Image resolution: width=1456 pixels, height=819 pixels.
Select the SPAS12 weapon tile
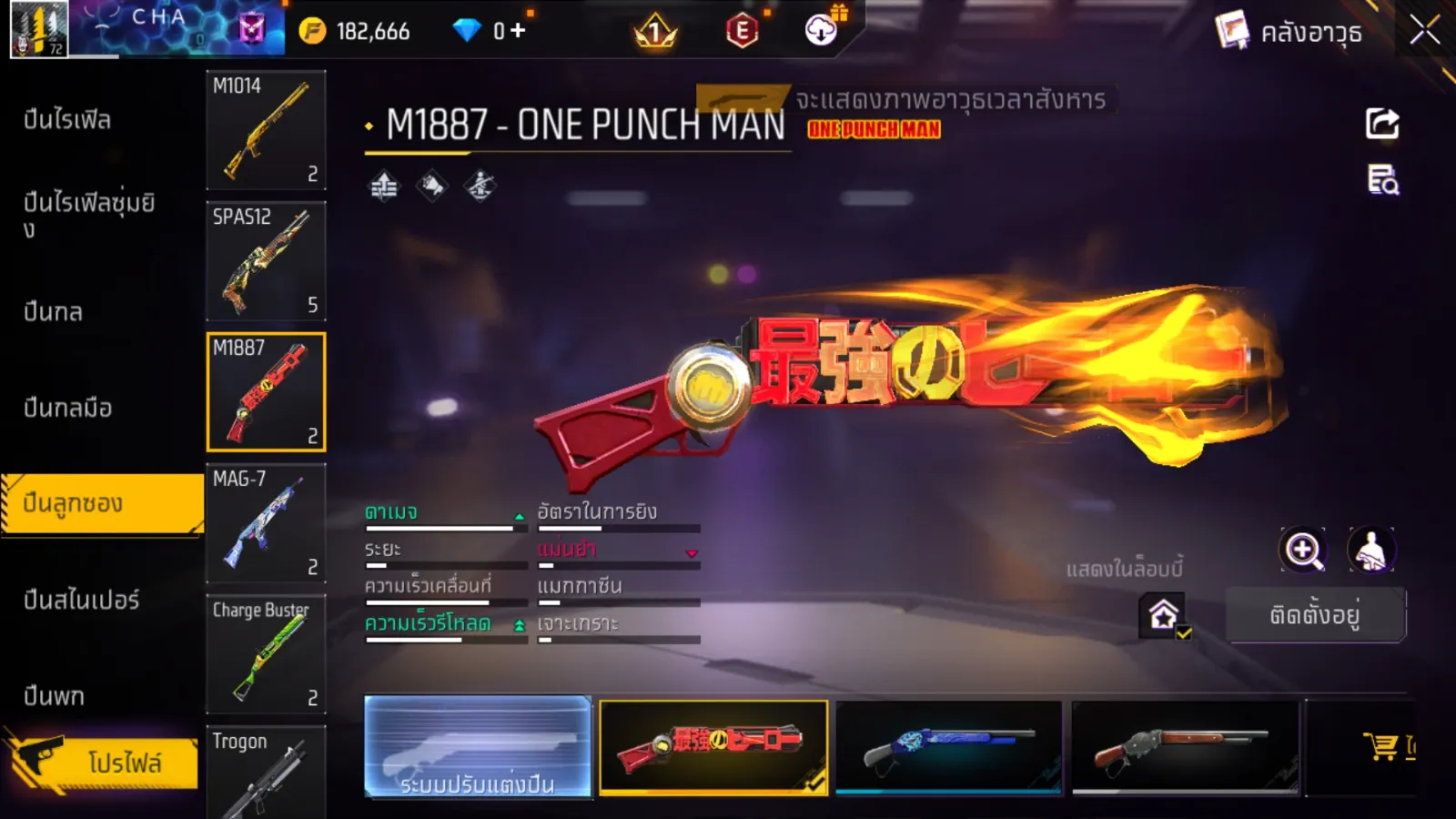(266, 260)
